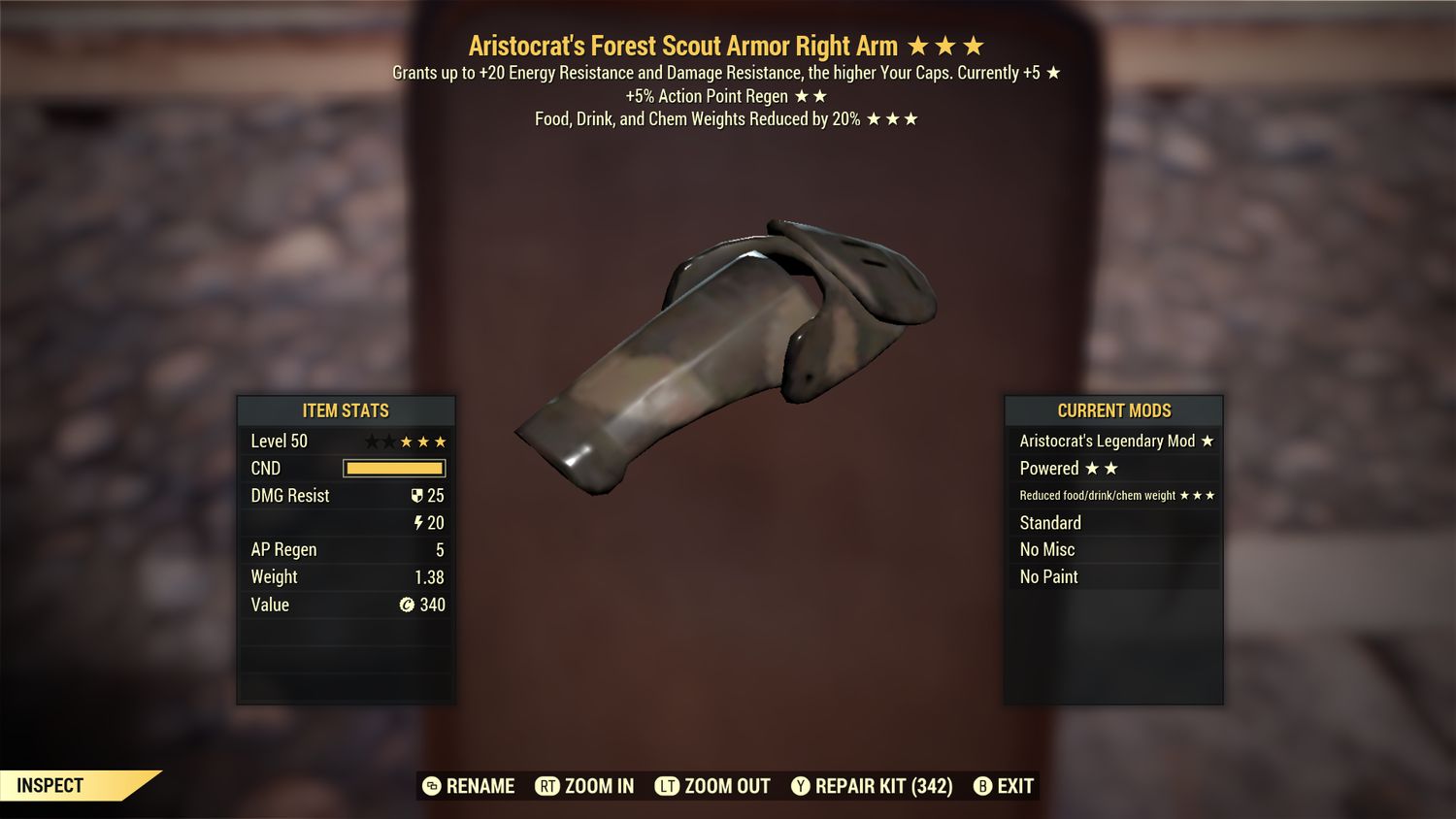Click the RT button icon before ZOOM IN

tap(547, 786)
